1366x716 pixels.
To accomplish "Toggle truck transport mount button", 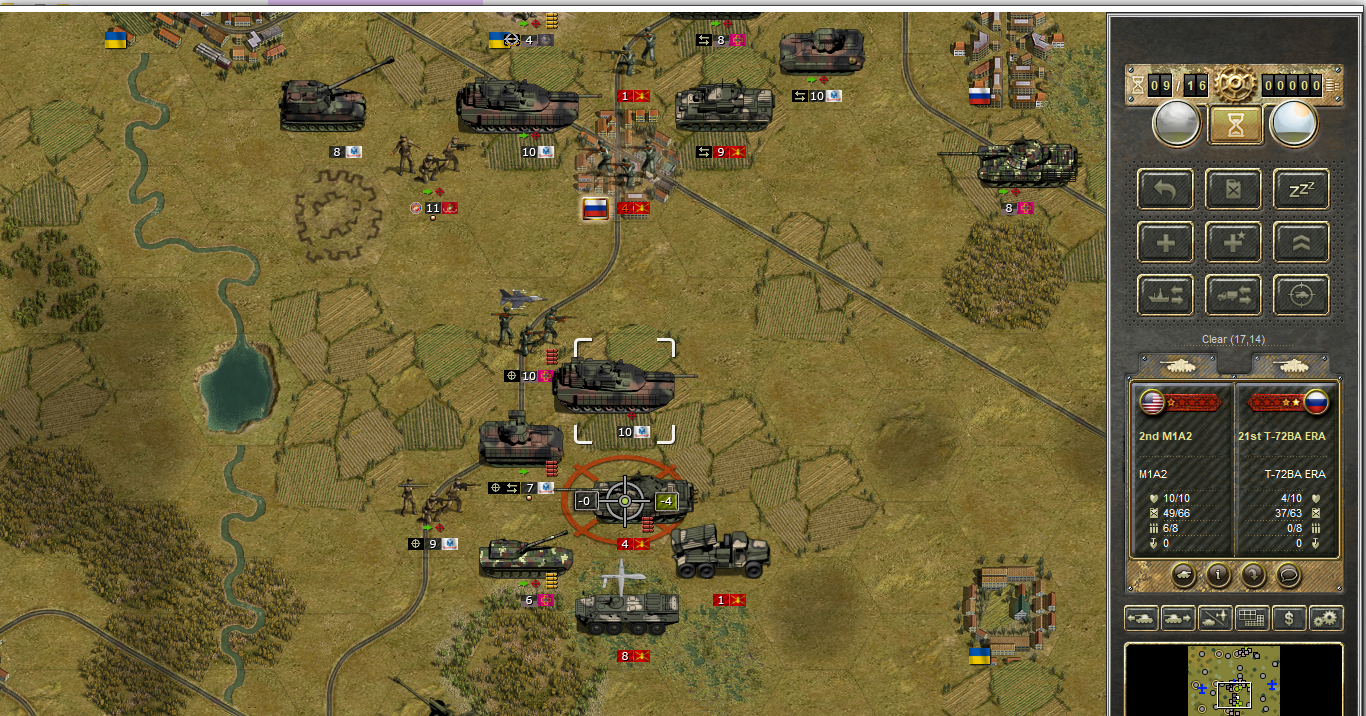I will pyautogui.click(x=1233, y=295).
